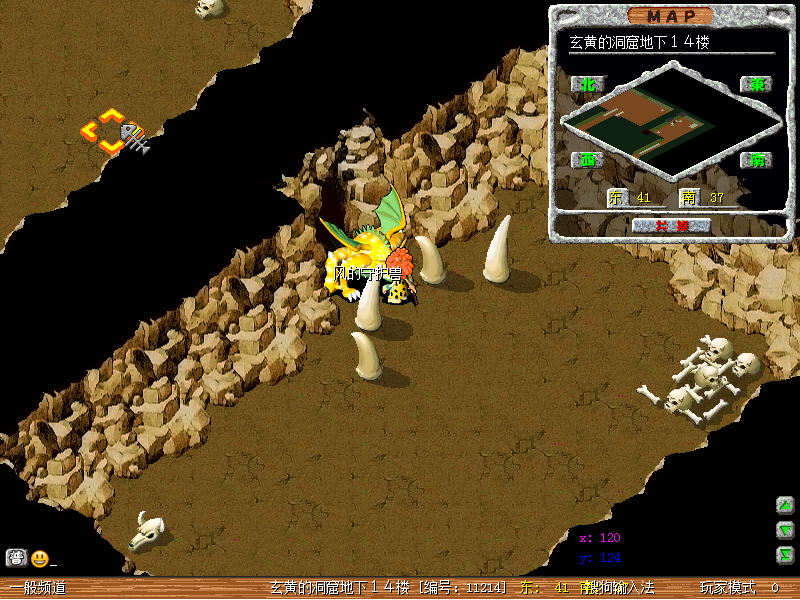Click the 北 (north) button on map panel
The image size is (800, 600).
[583, 84]
